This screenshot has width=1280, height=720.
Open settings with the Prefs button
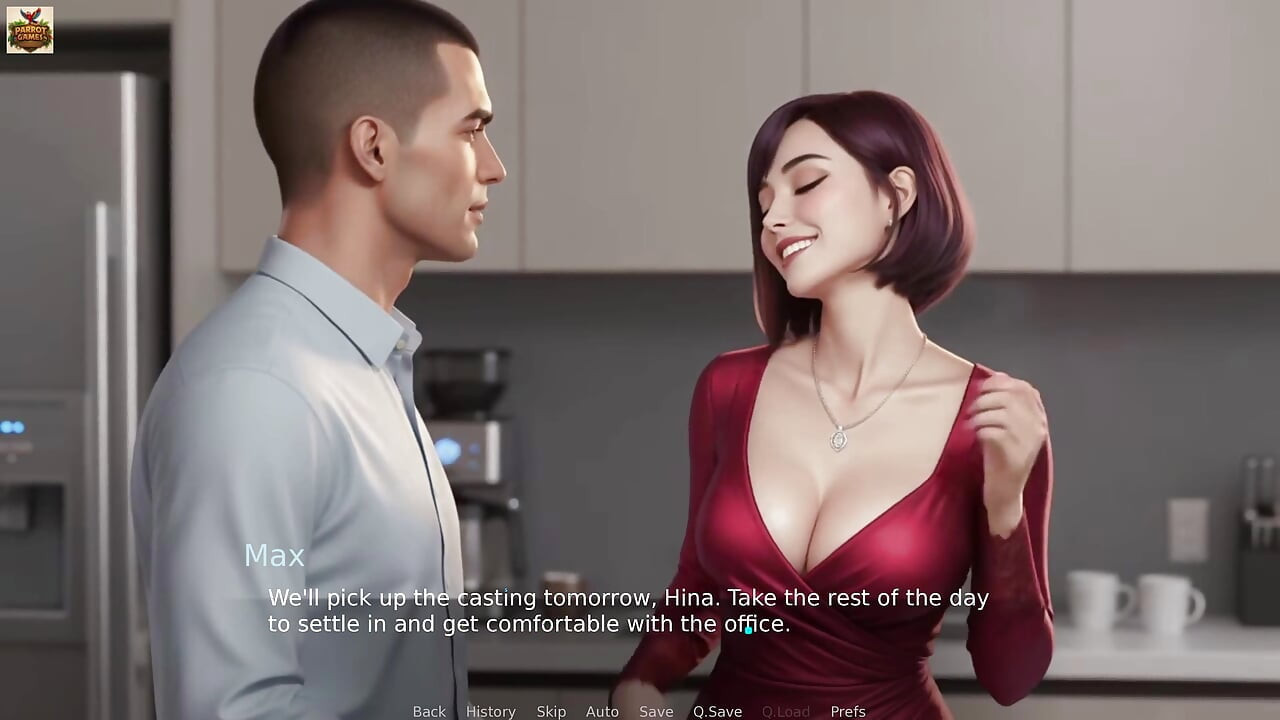tap(849, 711)
